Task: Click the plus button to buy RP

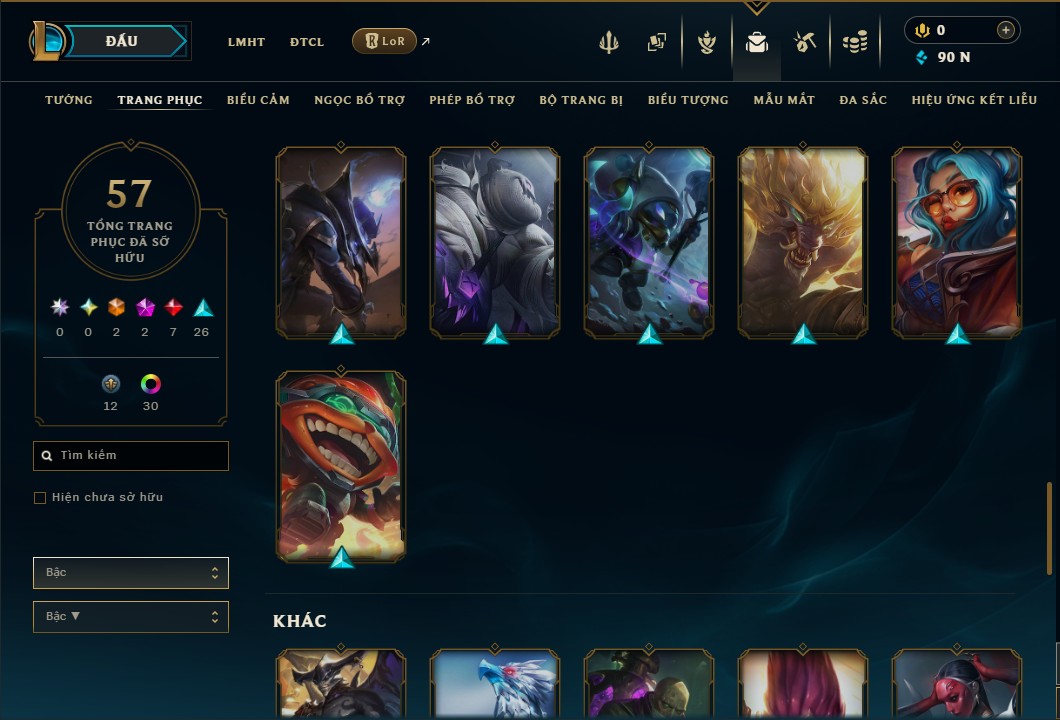Action: click(x=1006, y=30)
